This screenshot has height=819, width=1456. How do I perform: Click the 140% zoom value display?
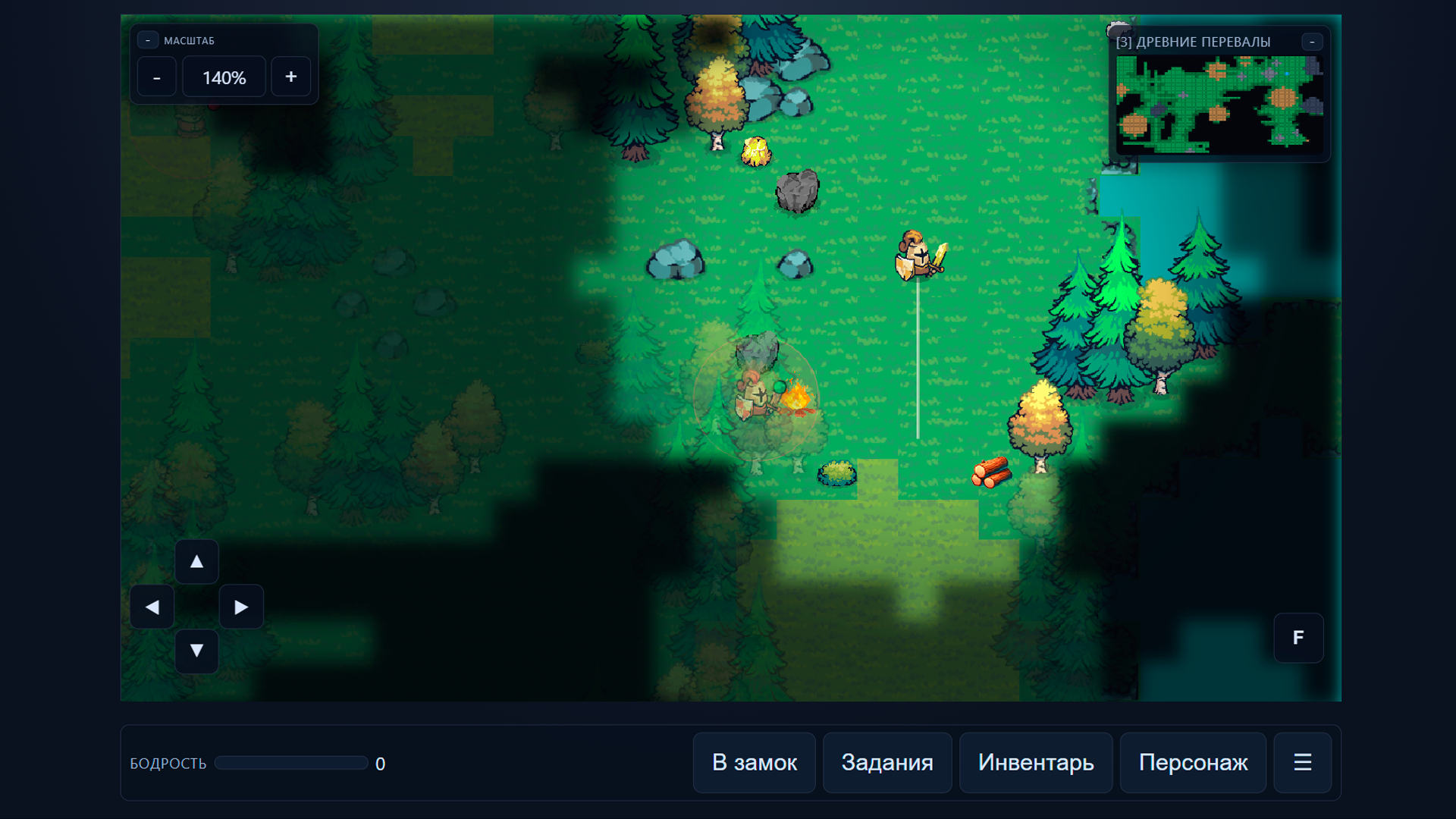224,76
